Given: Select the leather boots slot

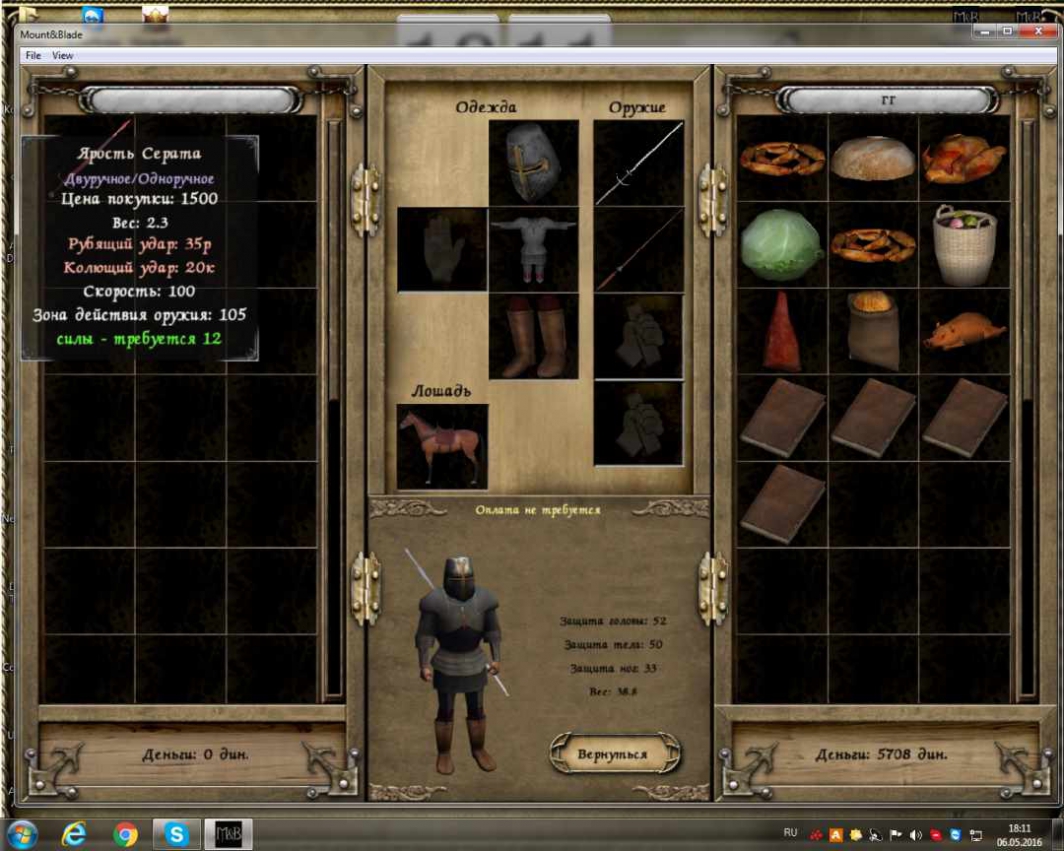Looking at the screenshot, I should click(533, 337).
